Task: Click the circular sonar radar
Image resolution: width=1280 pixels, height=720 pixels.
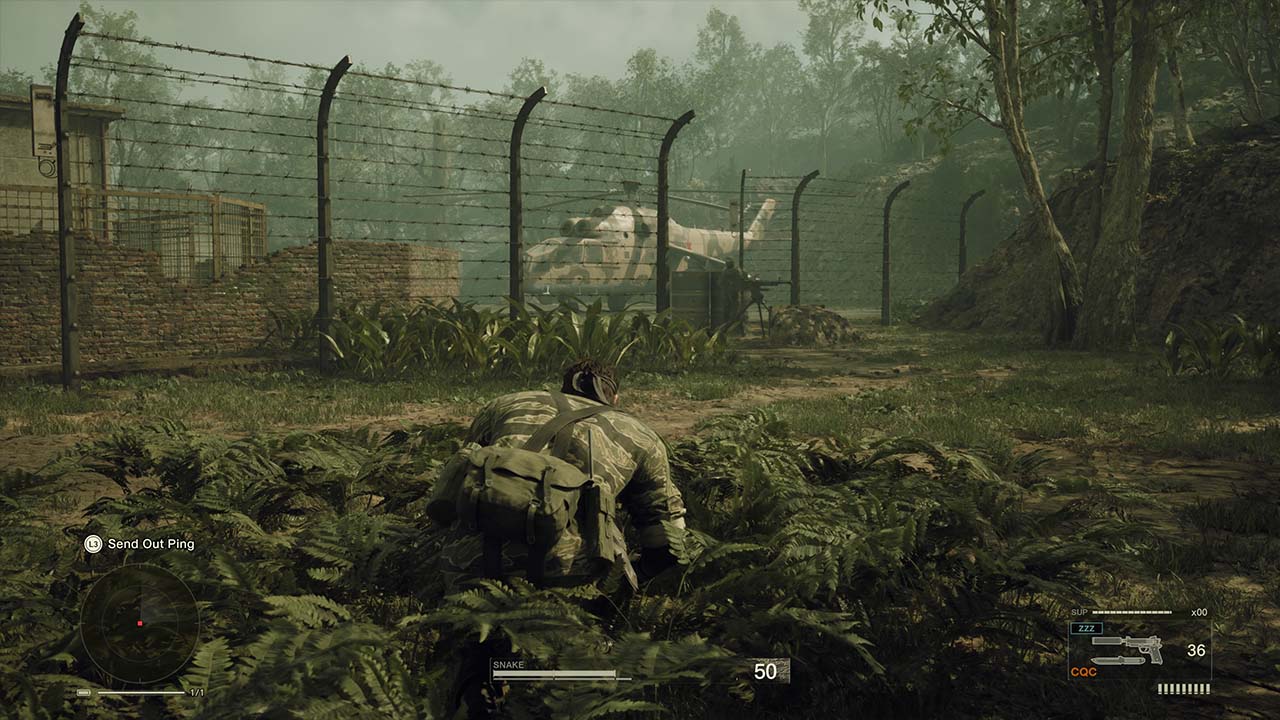Action: click(140, 623)
